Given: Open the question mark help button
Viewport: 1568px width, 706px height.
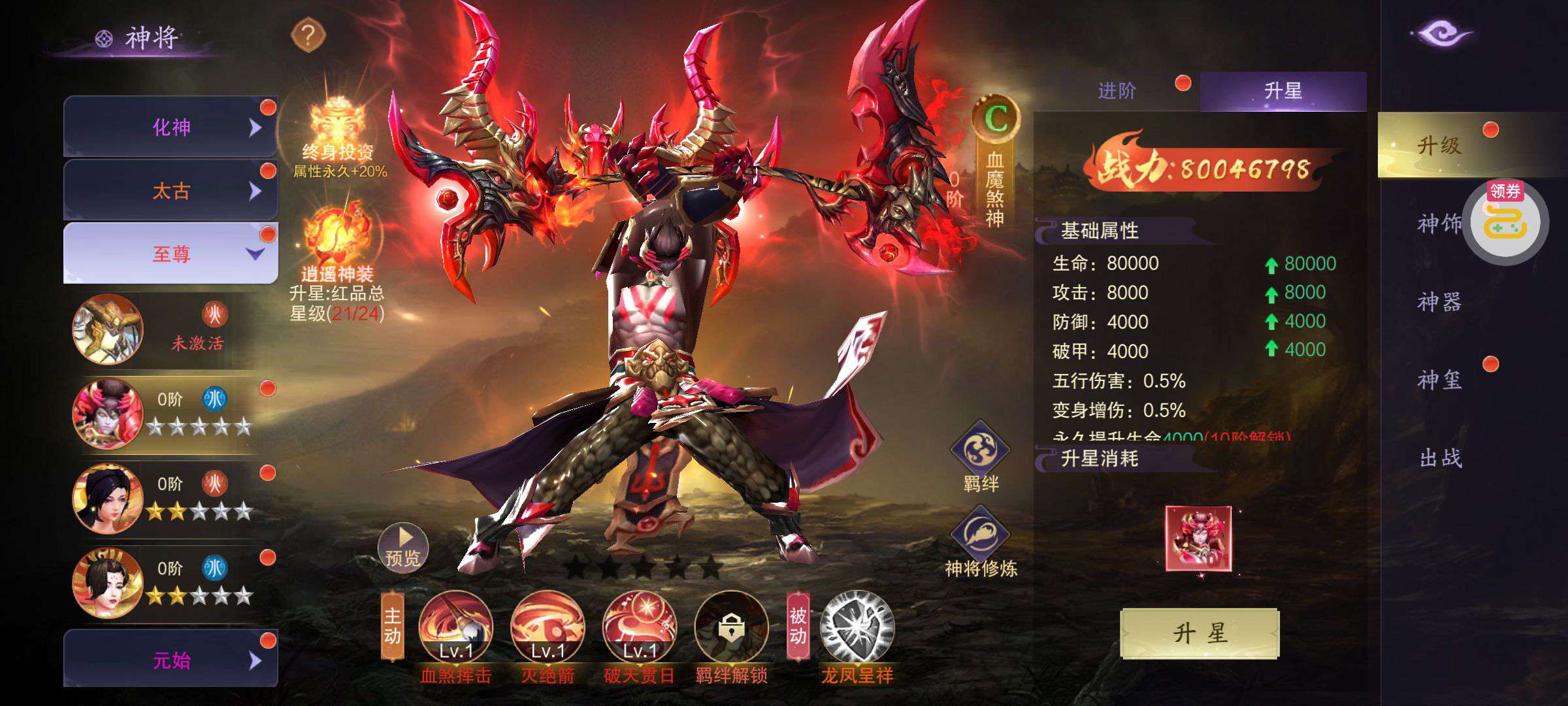Looking at the screenshot, I should tap(308, 35).
